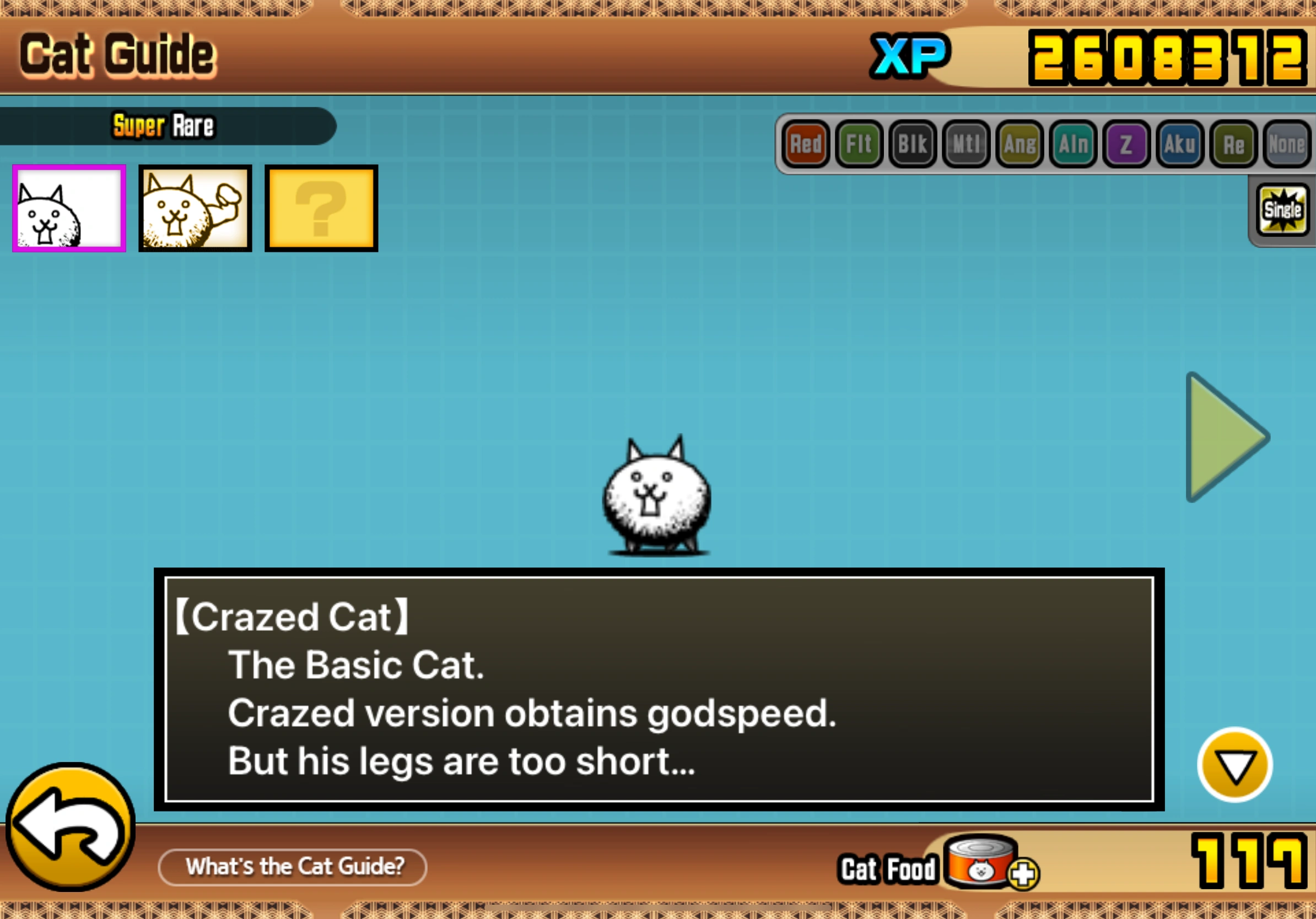Select the Z (Zombie) filter icon
Screen dimensions: 1316x919
click(1126, 144)
